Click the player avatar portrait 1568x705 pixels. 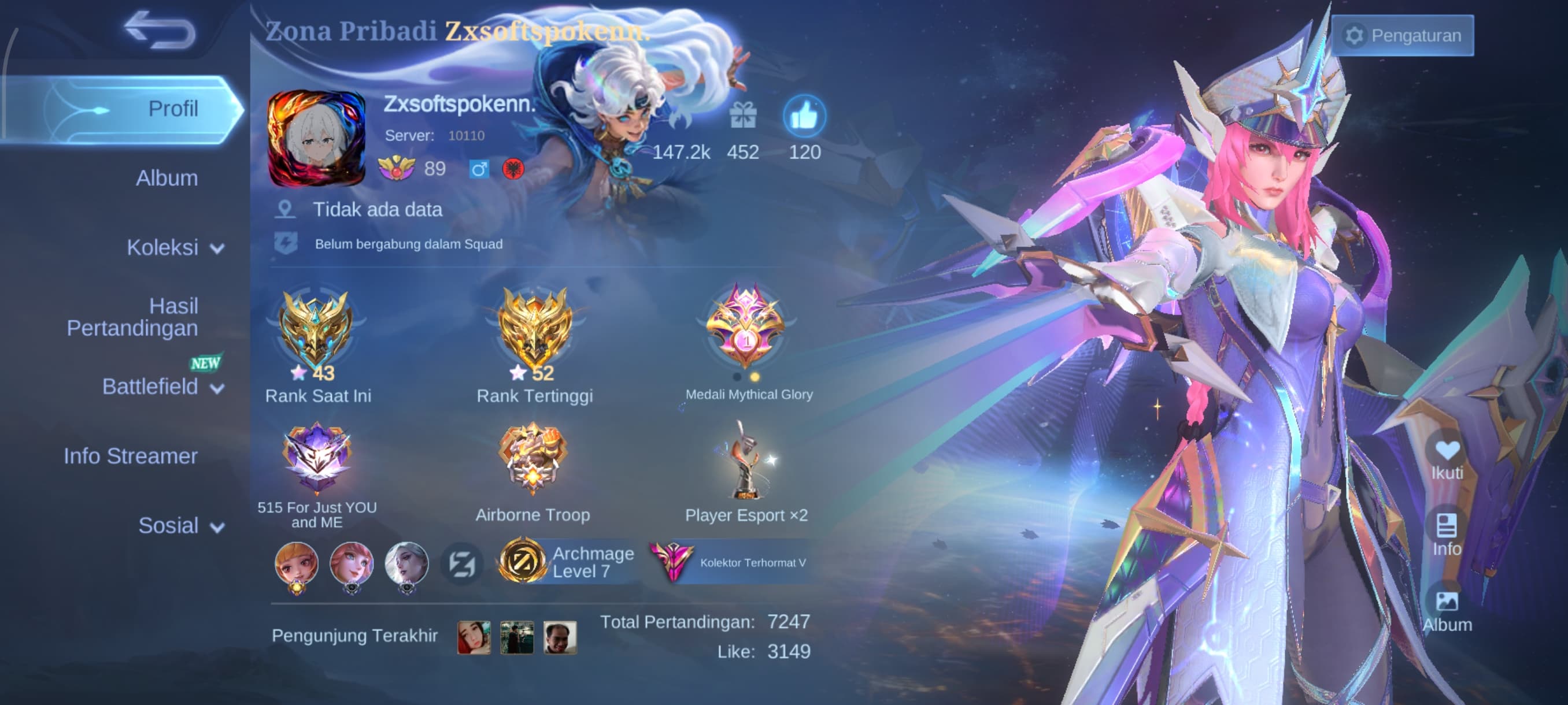click(316, 138)
